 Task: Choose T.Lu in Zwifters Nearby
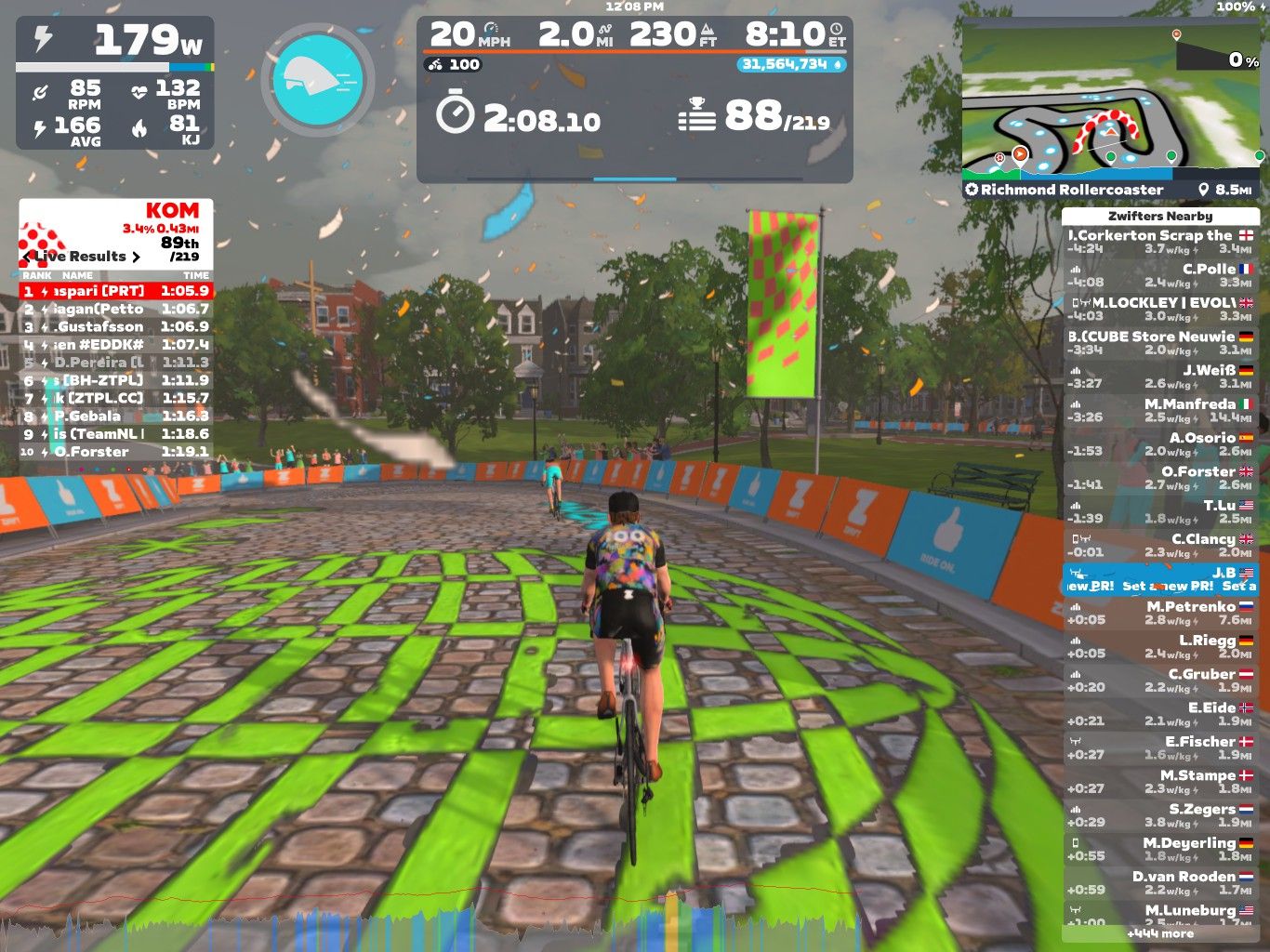1160,511
